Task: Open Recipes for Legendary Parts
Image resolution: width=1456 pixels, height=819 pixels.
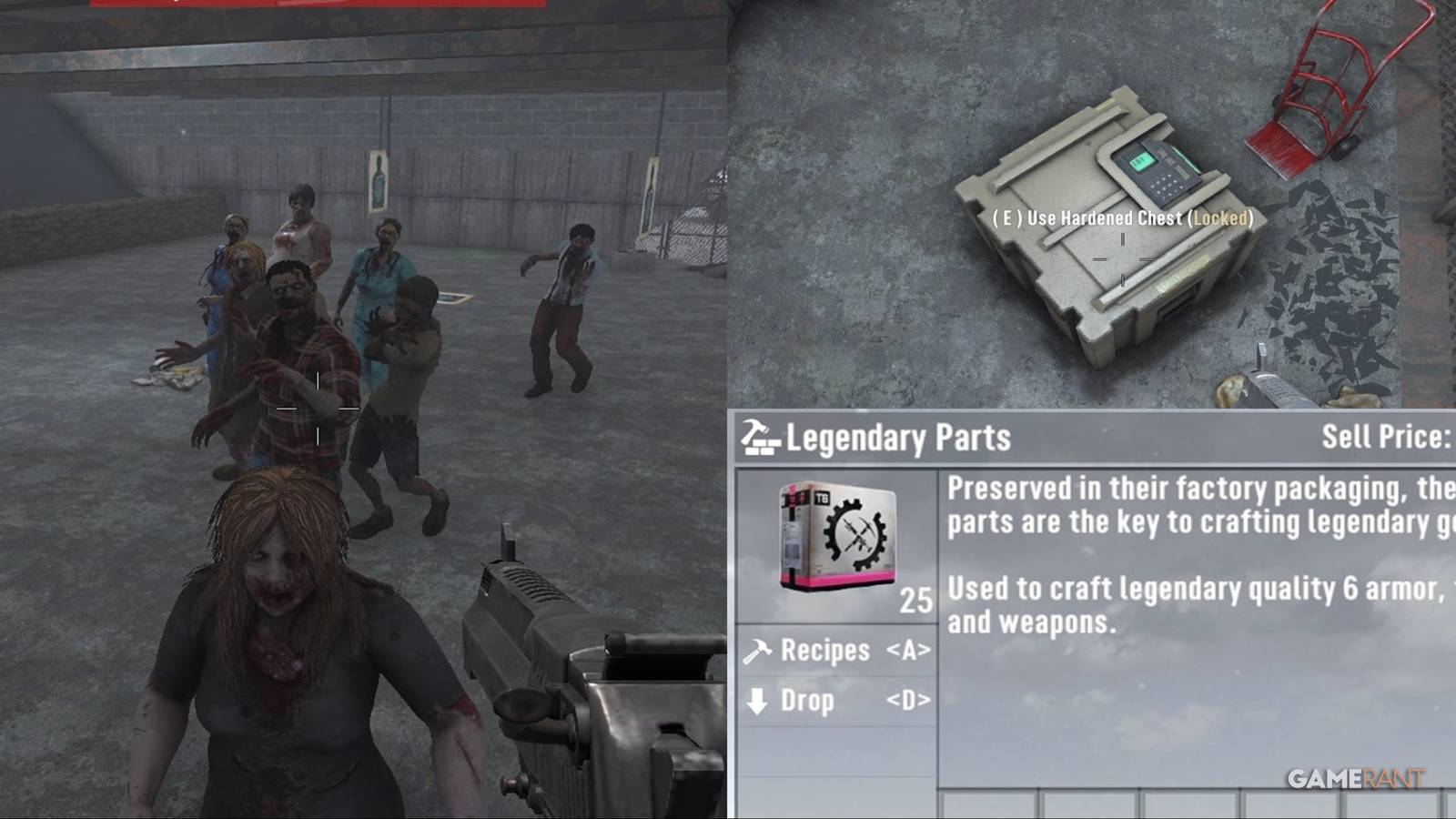Action: [x=824, y=650]
